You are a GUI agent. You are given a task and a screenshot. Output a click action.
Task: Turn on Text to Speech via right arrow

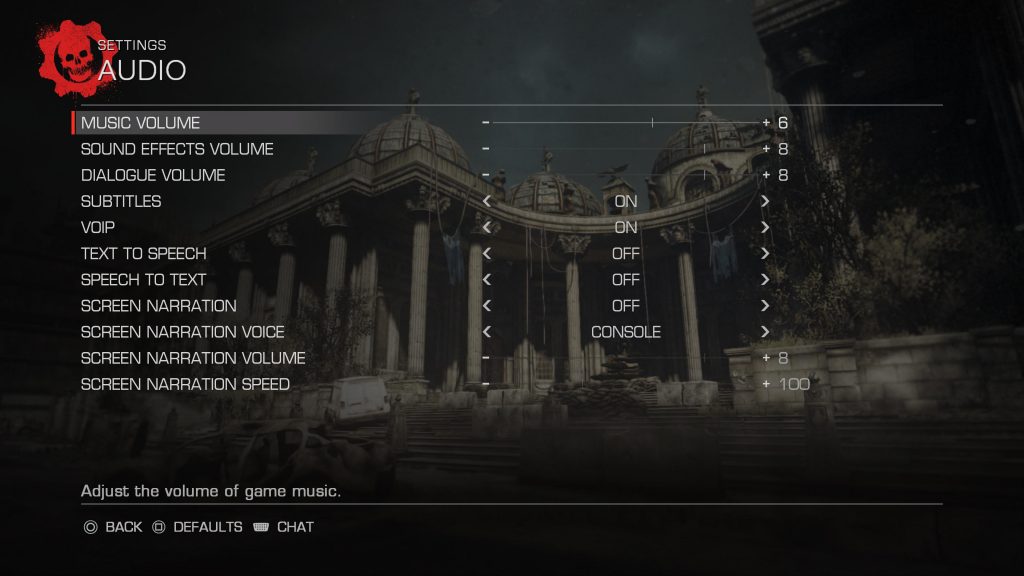765,253
